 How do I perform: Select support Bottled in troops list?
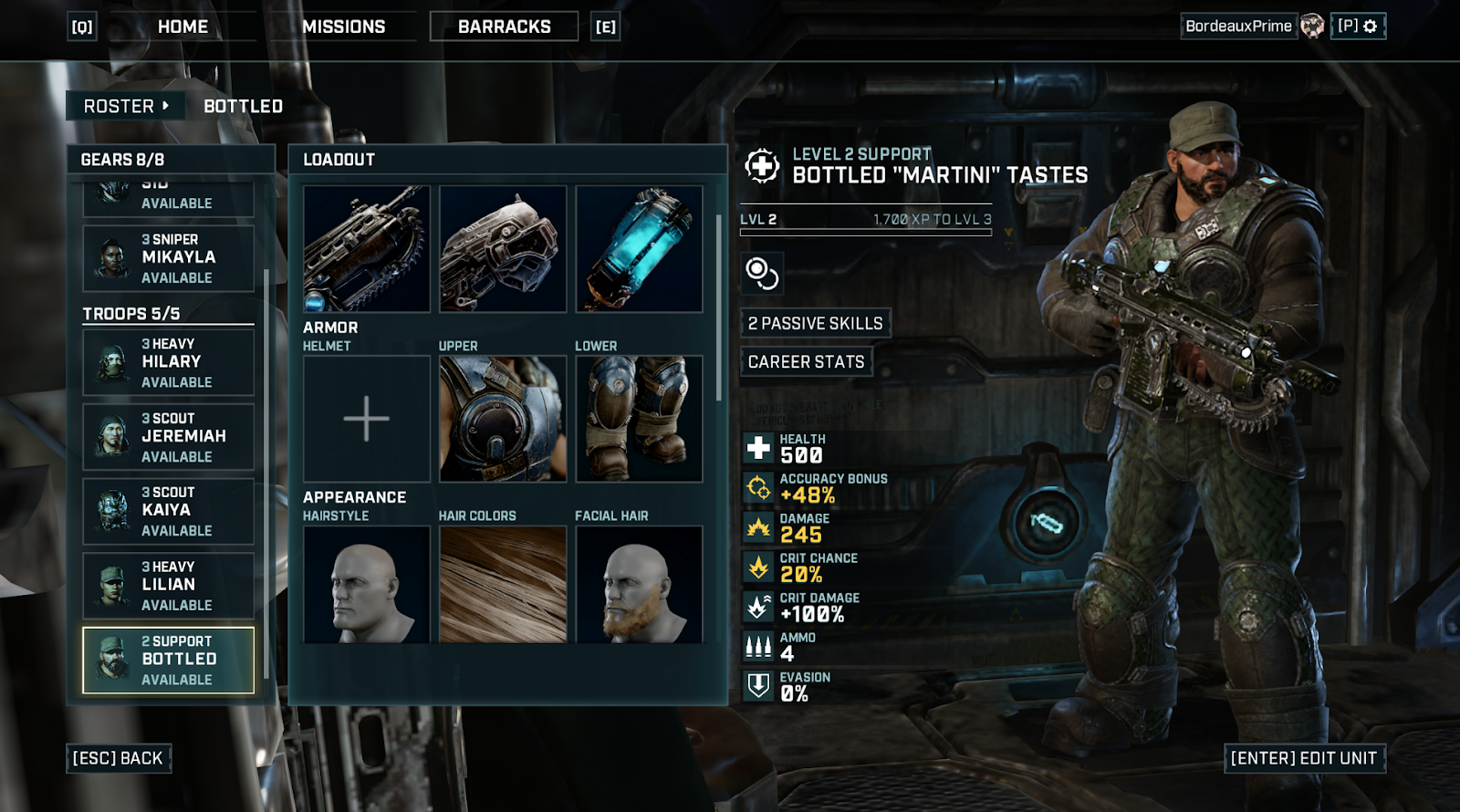169,660
